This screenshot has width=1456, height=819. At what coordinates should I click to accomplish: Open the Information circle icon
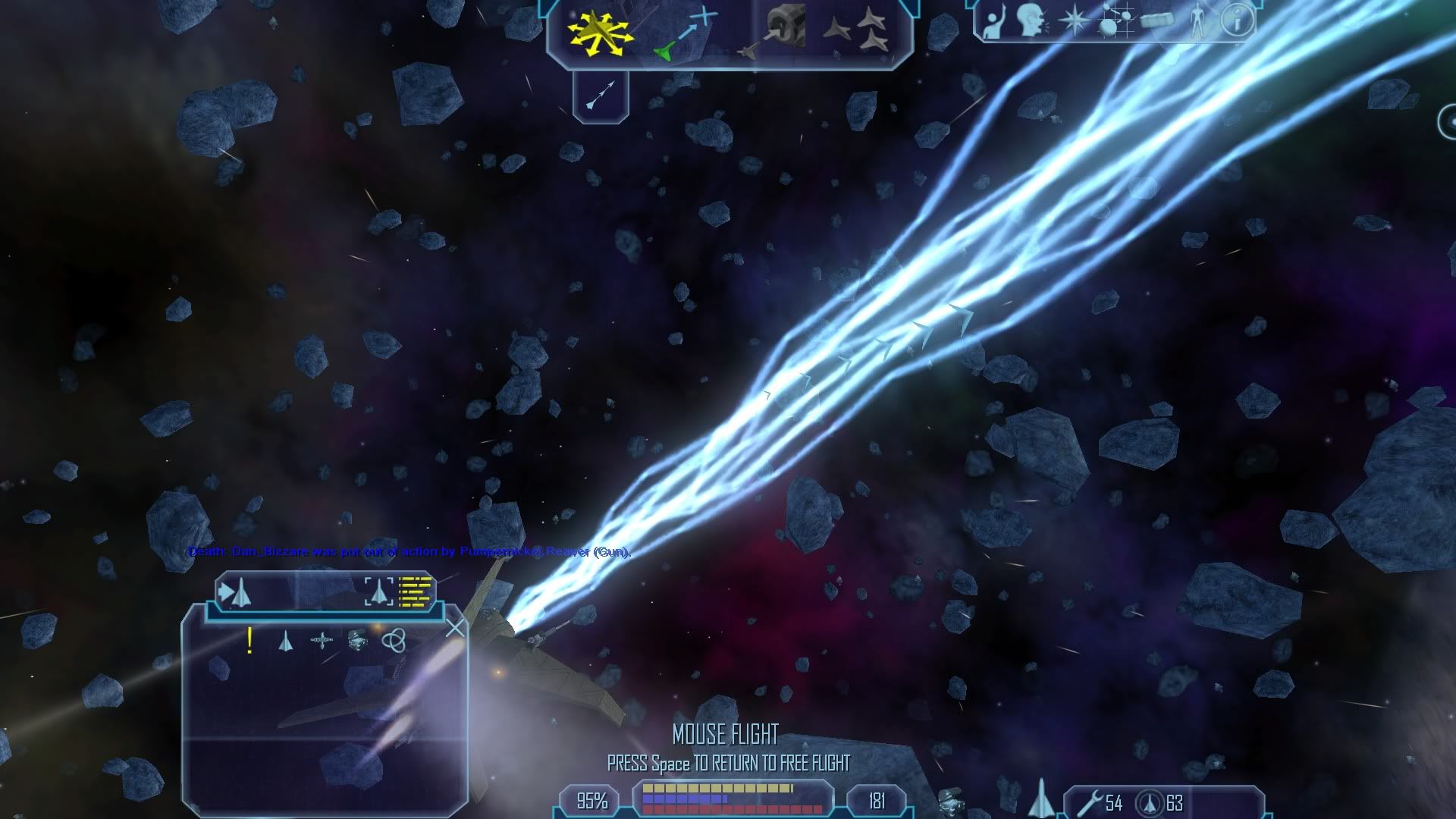[1238, 21]
